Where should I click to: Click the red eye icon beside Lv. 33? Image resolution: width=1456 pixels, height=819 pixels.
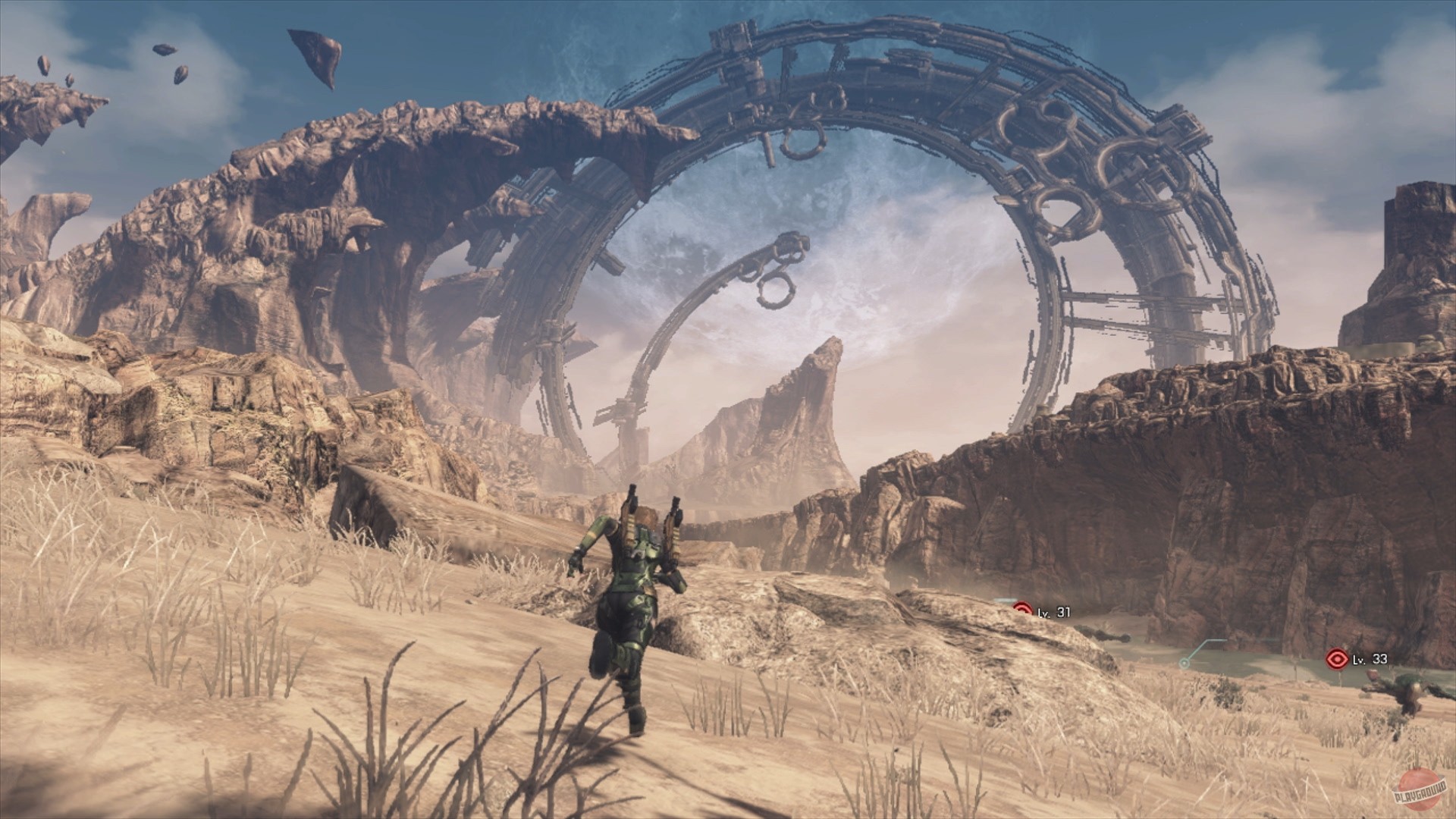coord(1337,658)
